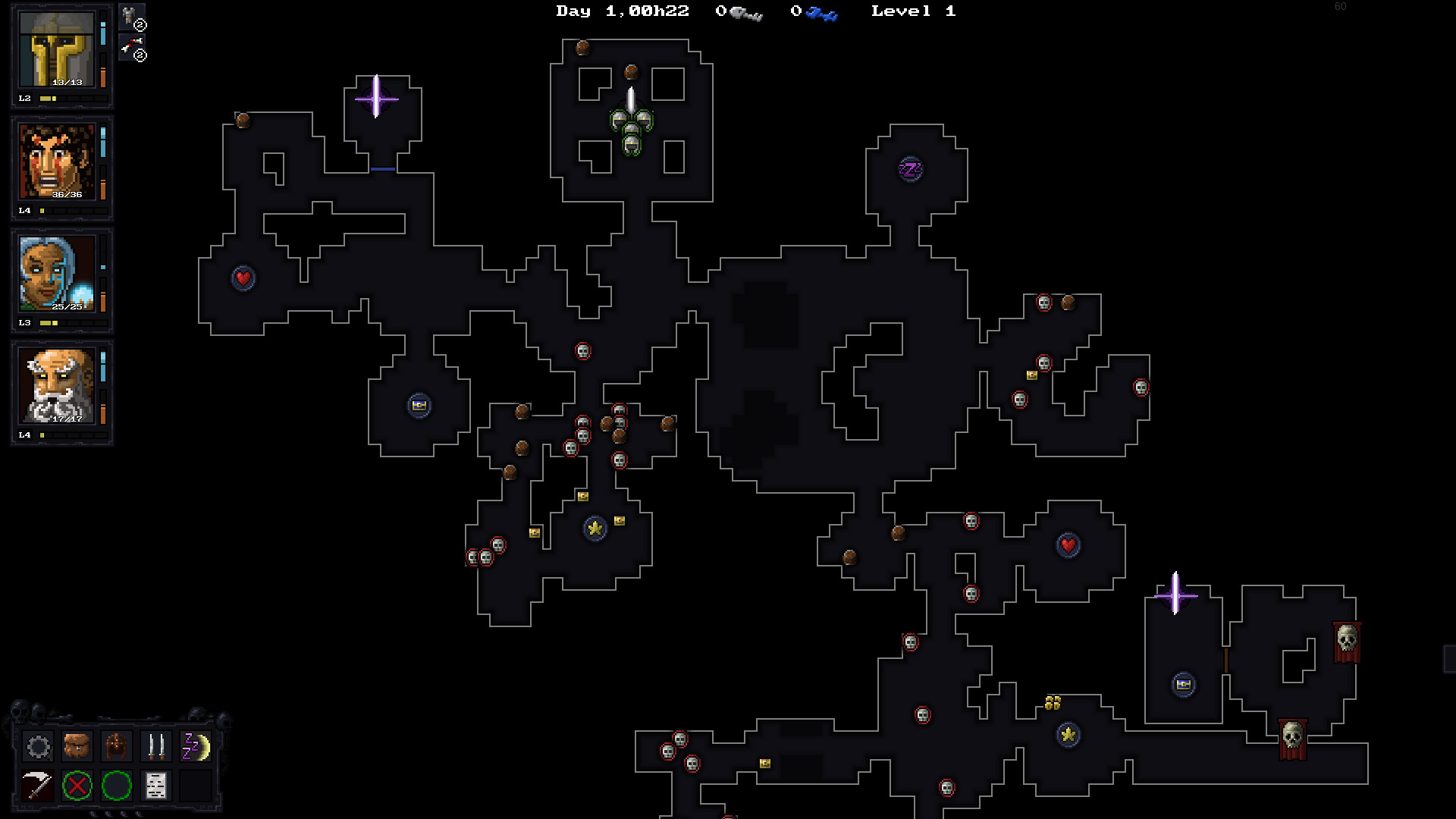The image size is (1456, 819).
Task: Open the settings gear menu
Action: click(38, 747)
